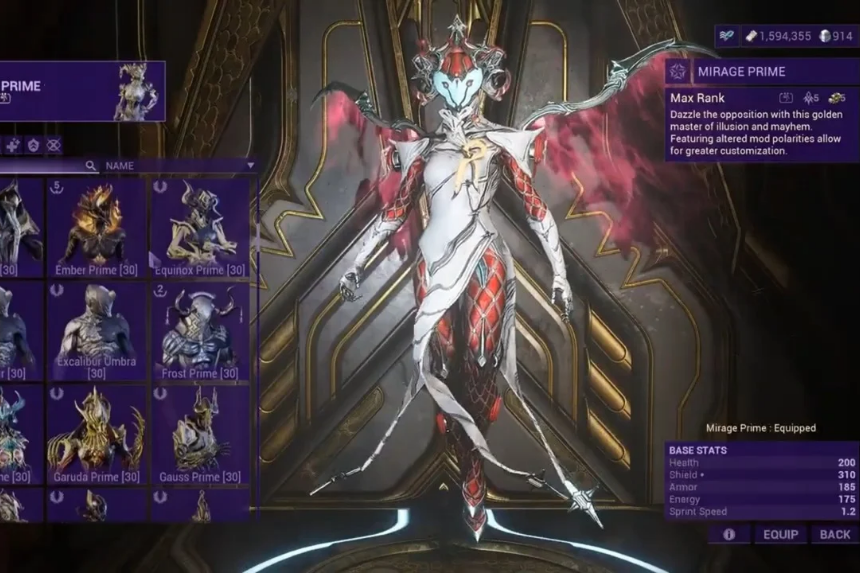Open the market icon beside the credits
860x573 pixels.
pos(729,36)
